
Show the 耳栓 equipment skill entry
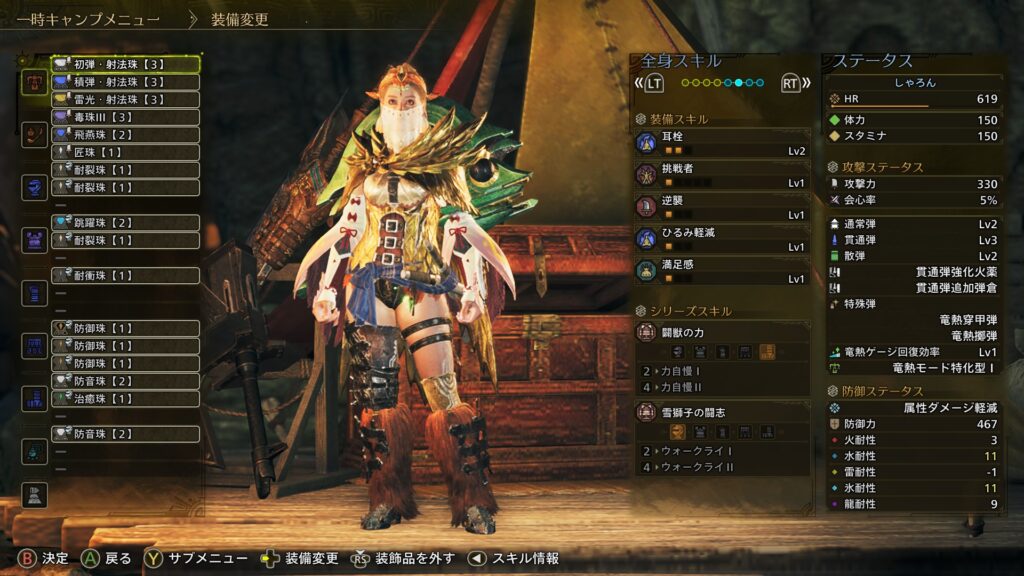723,144
